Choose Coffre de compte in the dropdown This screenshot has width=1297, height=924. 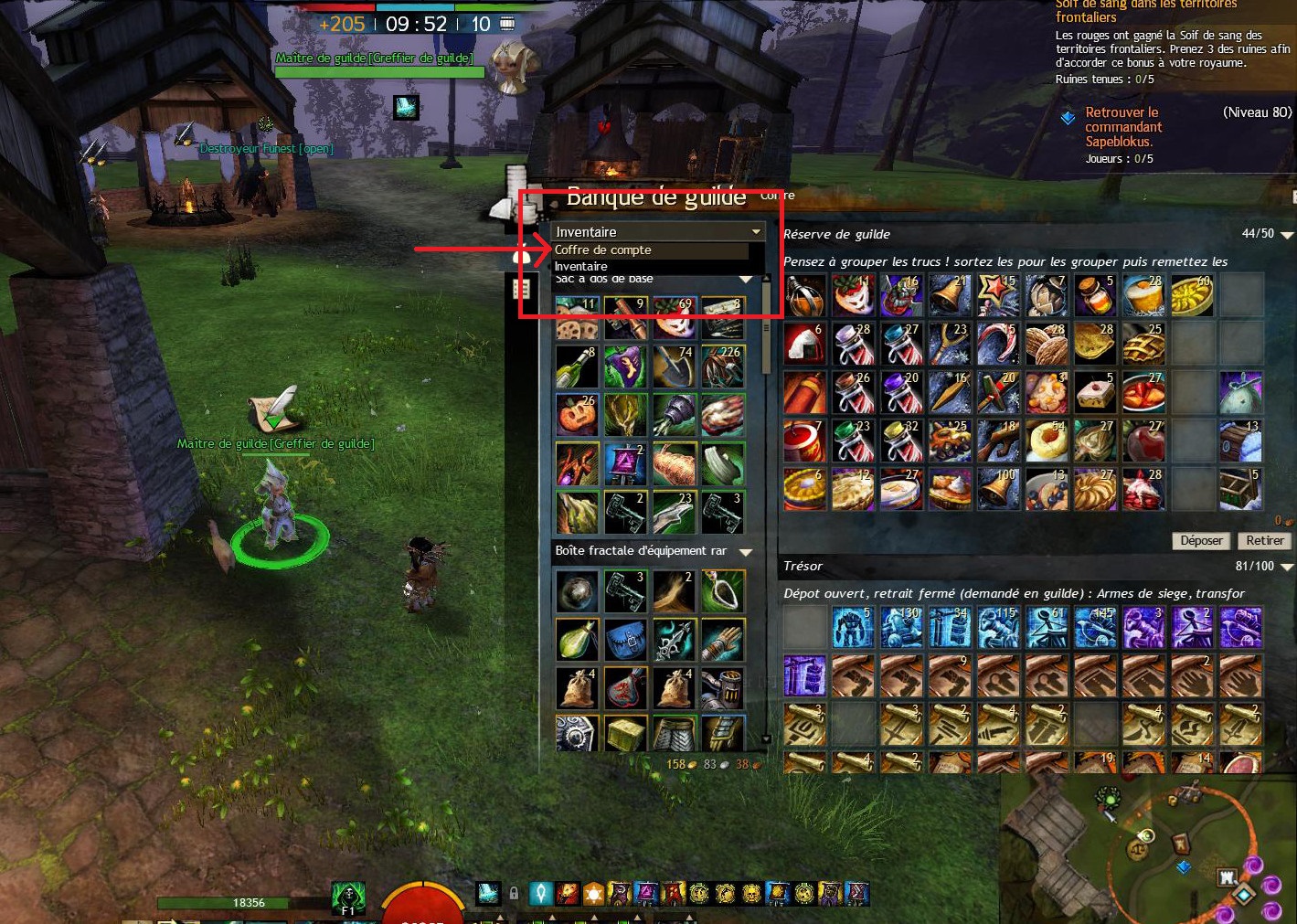point(603,250)
